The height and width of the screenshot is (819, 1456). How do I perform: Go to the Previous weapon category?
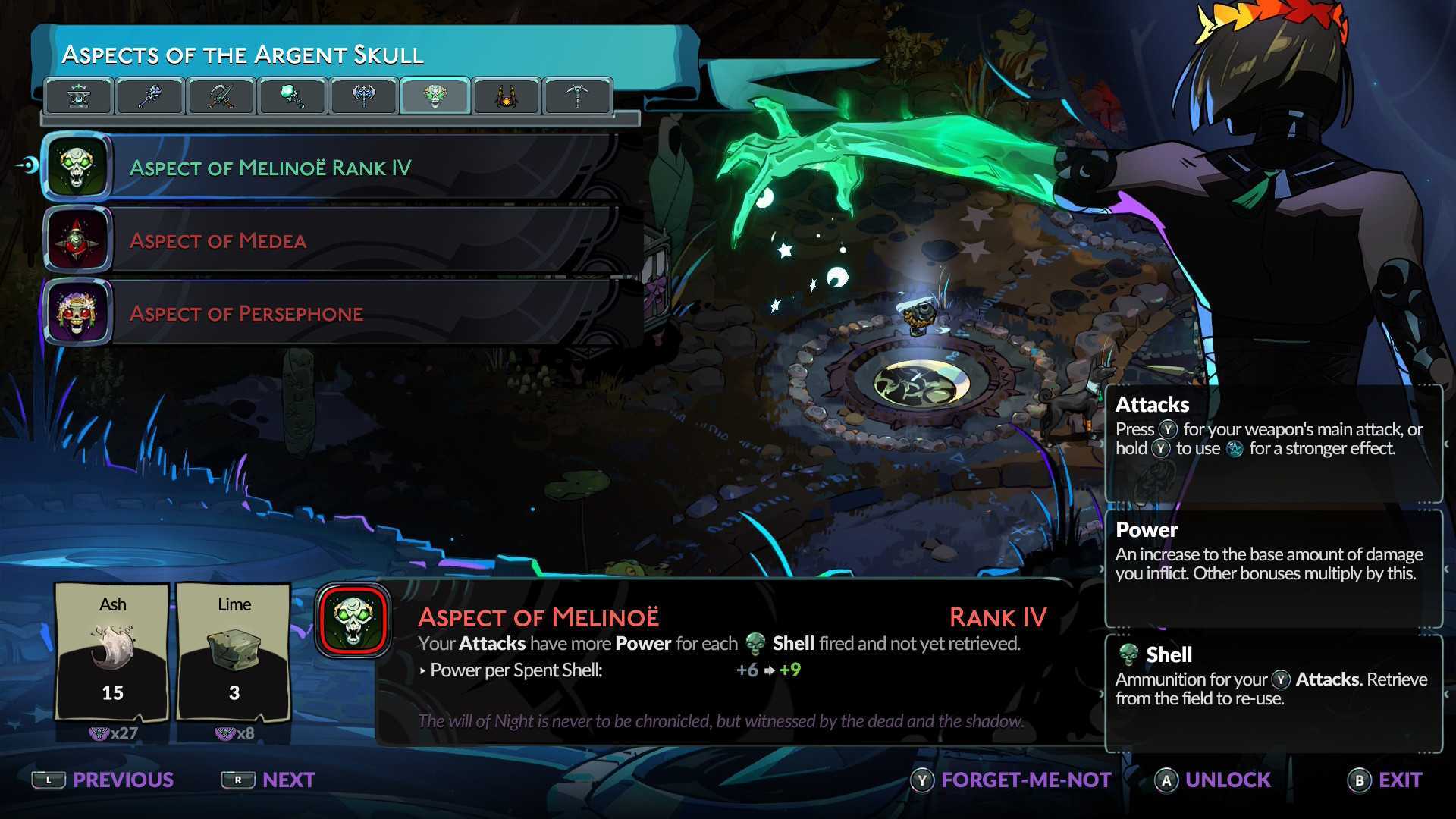tap(104, 780)
